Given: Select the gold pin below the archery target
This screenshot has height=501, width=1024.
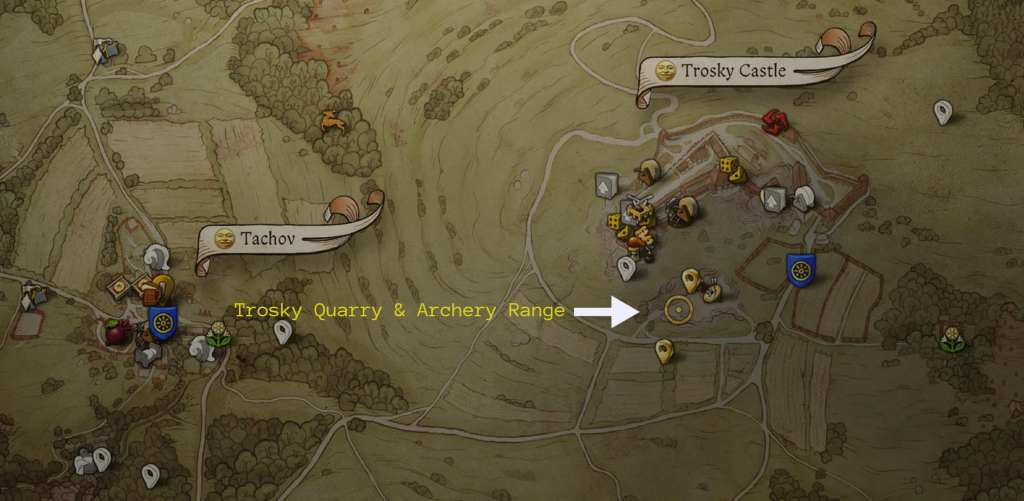Looking at the screenshot, I should (x=662, y=351).
